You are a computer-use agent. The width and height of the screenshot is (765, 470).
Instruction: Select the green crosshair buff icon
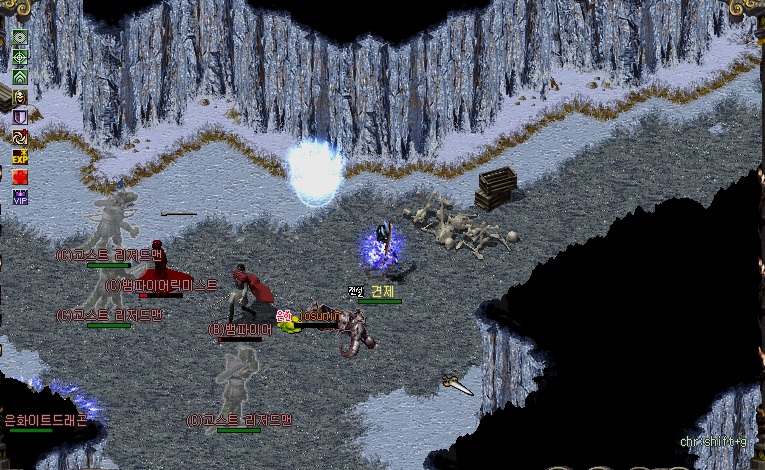coord(19,57)
